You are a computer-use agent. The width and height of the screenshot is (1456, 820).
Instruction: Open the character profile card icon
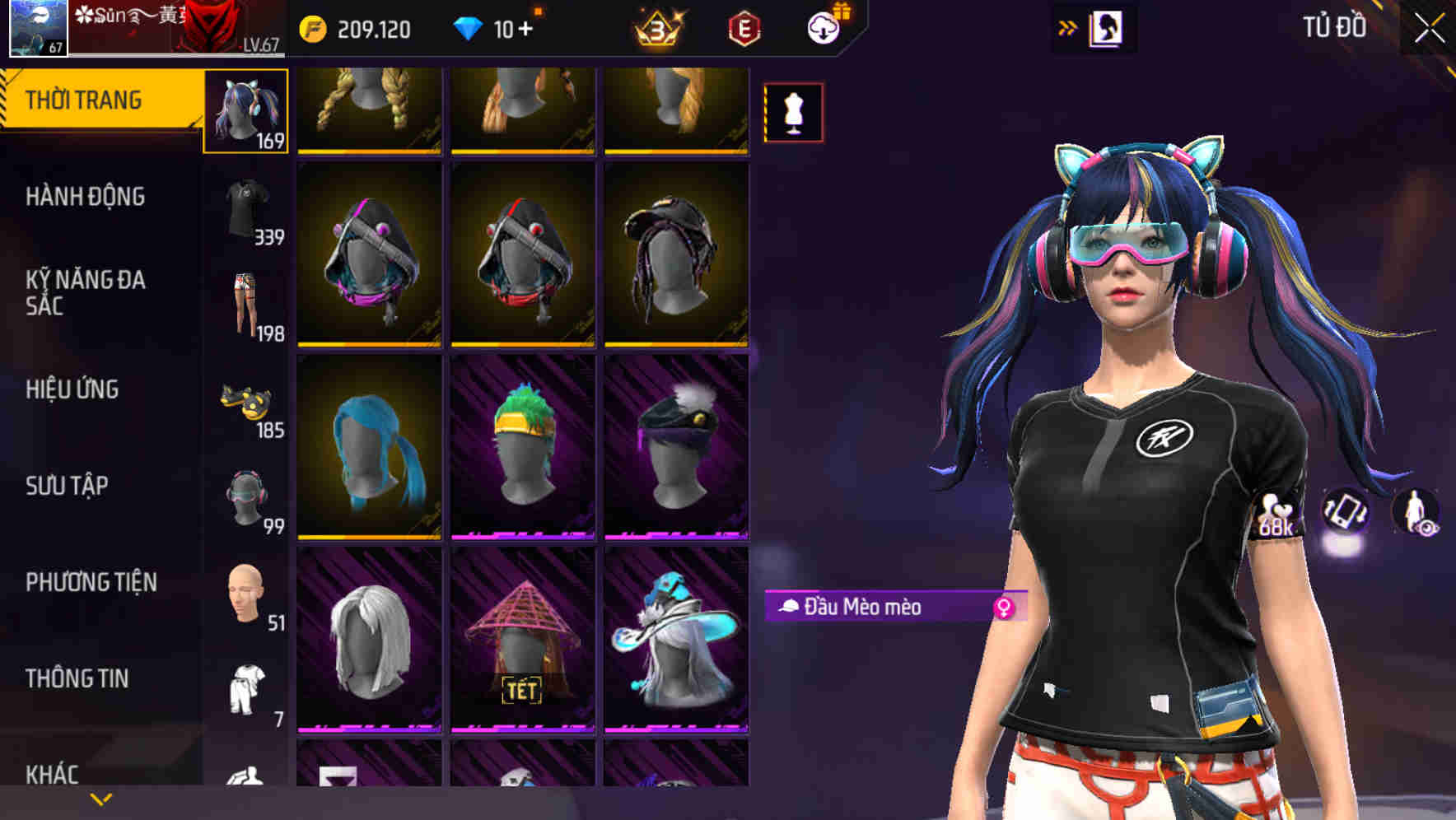pyautogui.click(x=1108, y=27)
